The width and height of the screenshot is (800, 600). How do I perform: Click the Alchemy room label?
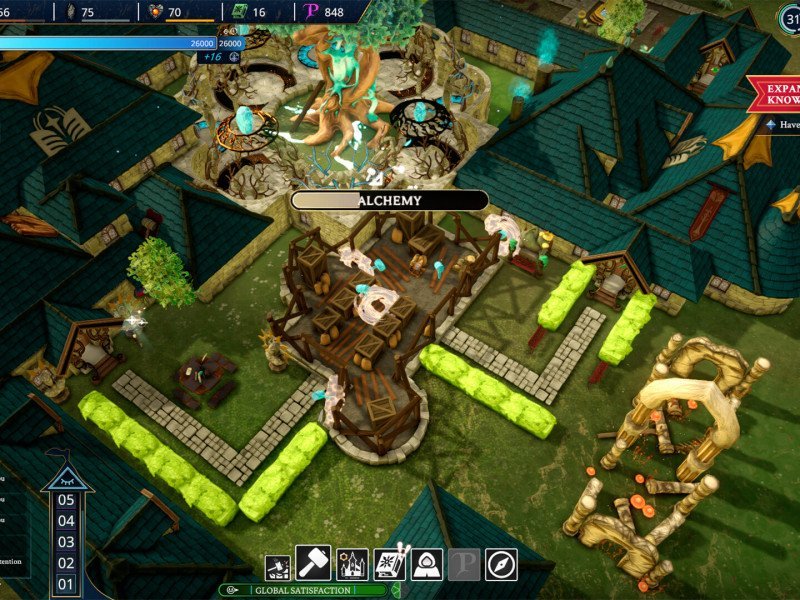pyautogui.click(x=389, y=200)
